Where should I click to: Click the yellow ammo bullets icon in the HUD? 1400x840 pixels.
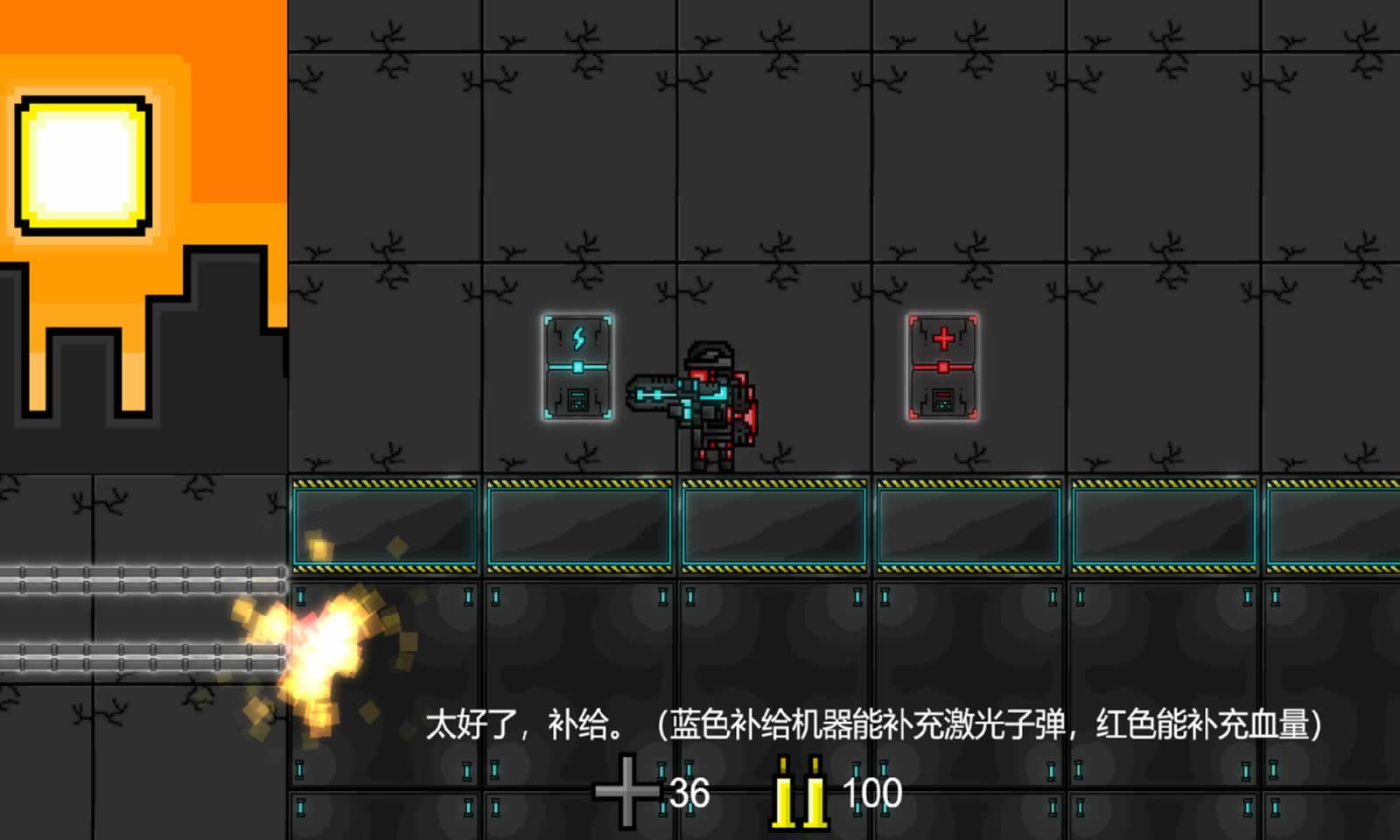(798, 790)
